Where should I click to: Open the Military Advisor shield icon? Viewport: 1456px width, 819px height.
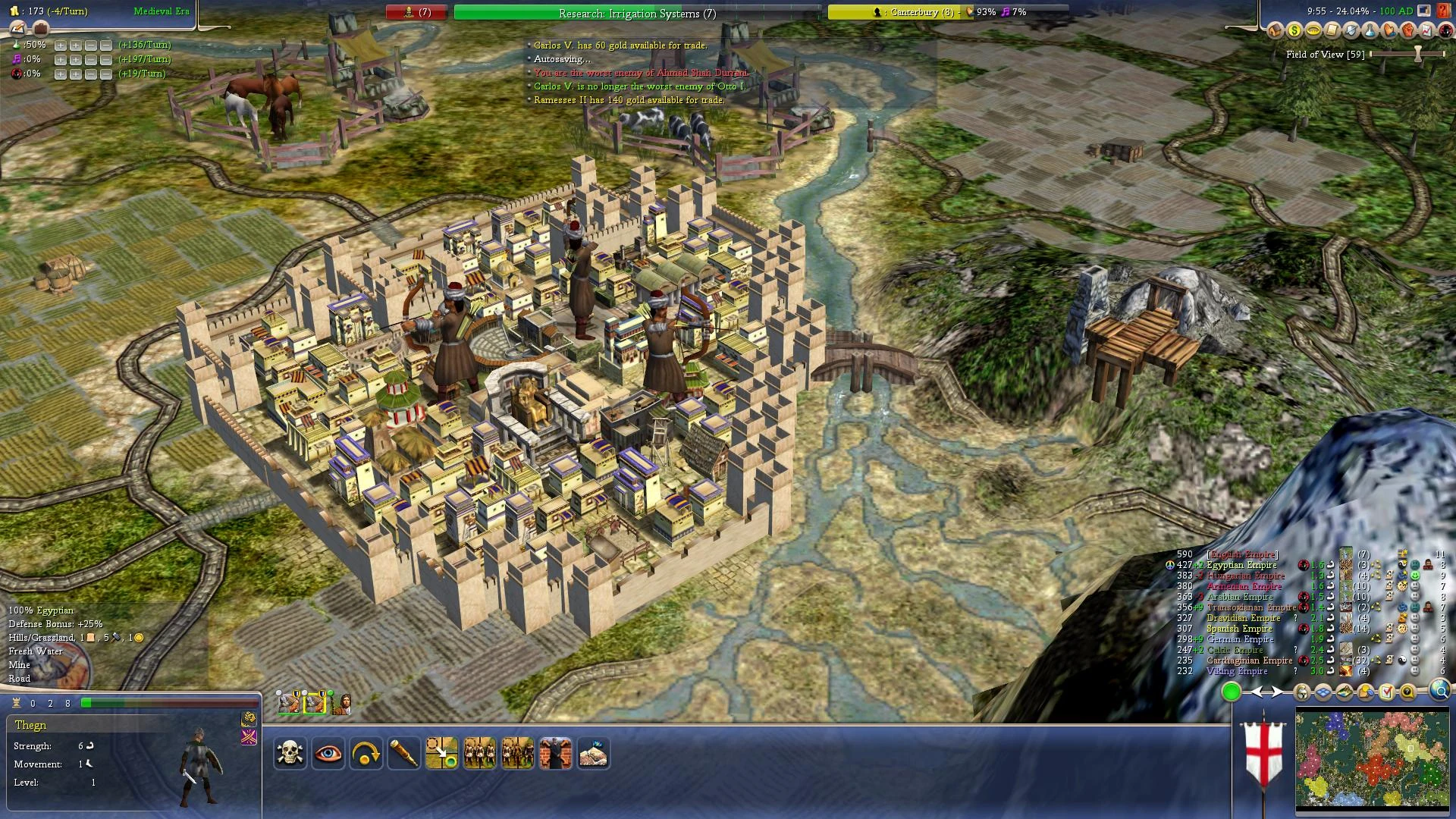(1351, 30)
